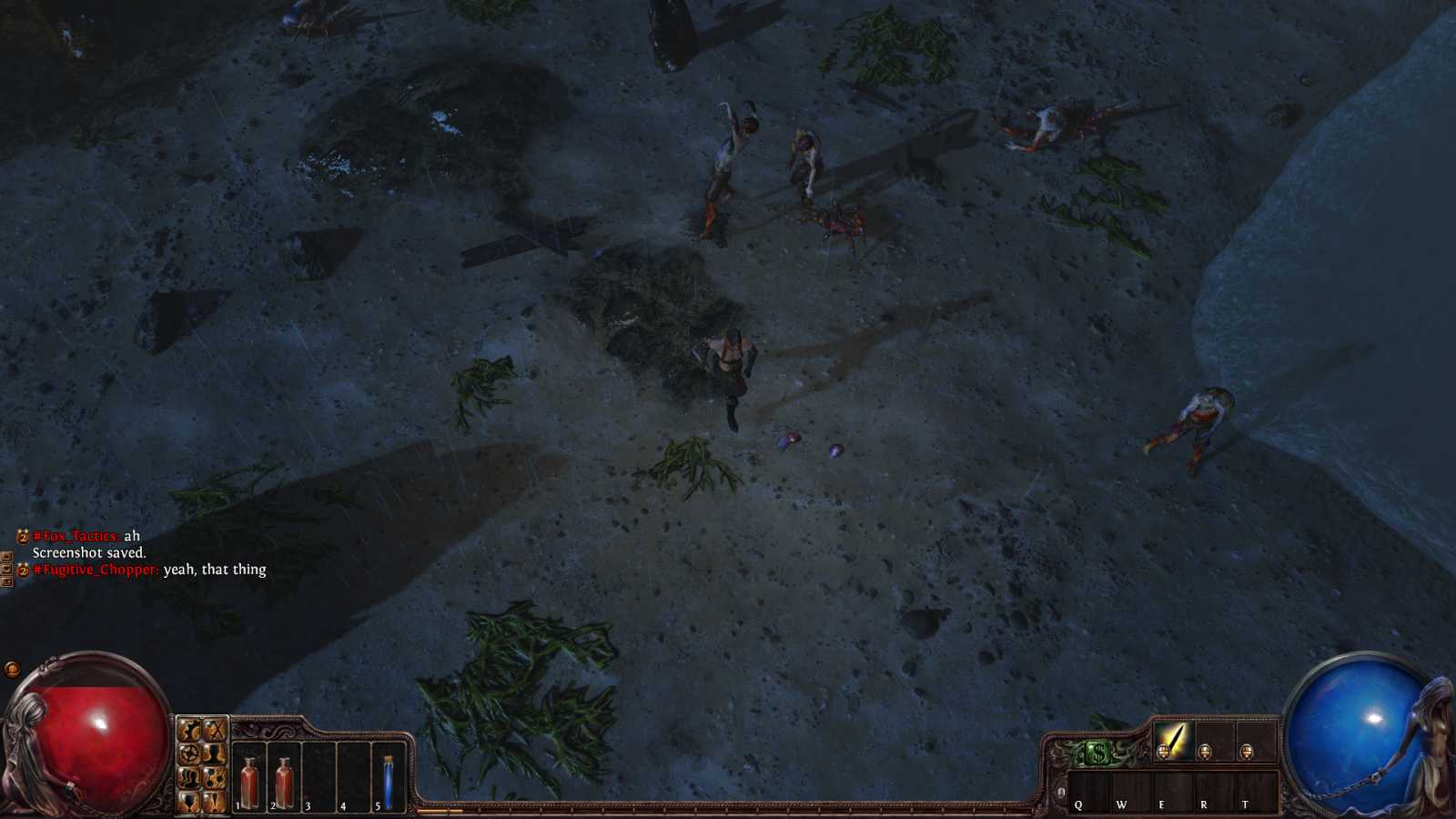Open the Character silhouette panel icon
Image resolution: width=1456 pixels, height=819 pixels.
[x=213, y=754]
